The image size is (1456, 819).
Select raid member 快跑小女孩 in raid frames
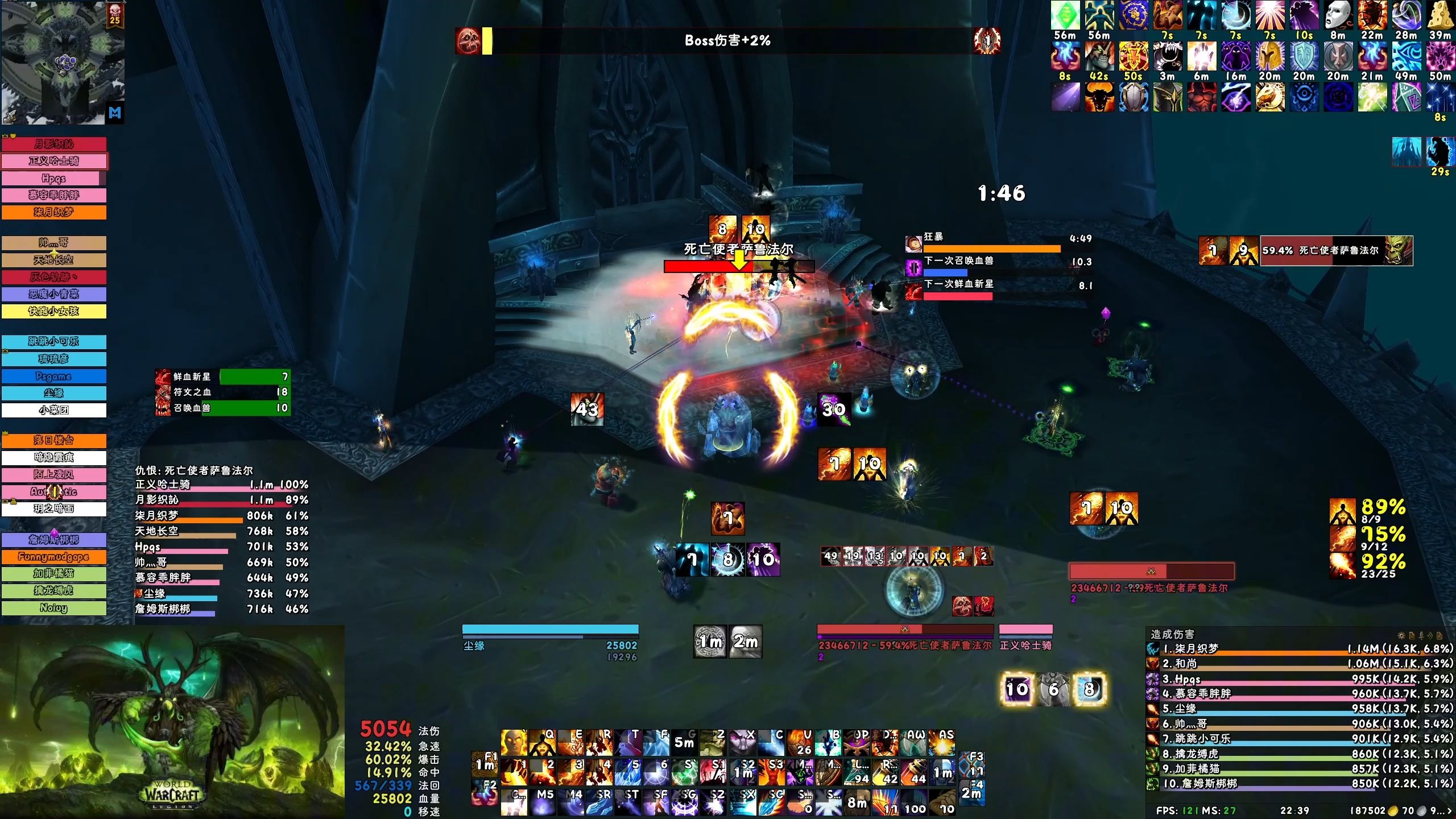click(54, 311)
